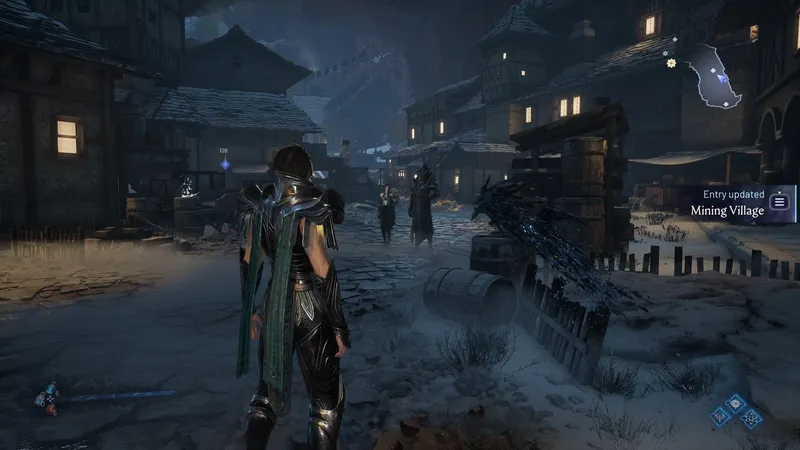Activate the top diamond ability icon
Screen dimensions: 800x450
coord(735,402)
